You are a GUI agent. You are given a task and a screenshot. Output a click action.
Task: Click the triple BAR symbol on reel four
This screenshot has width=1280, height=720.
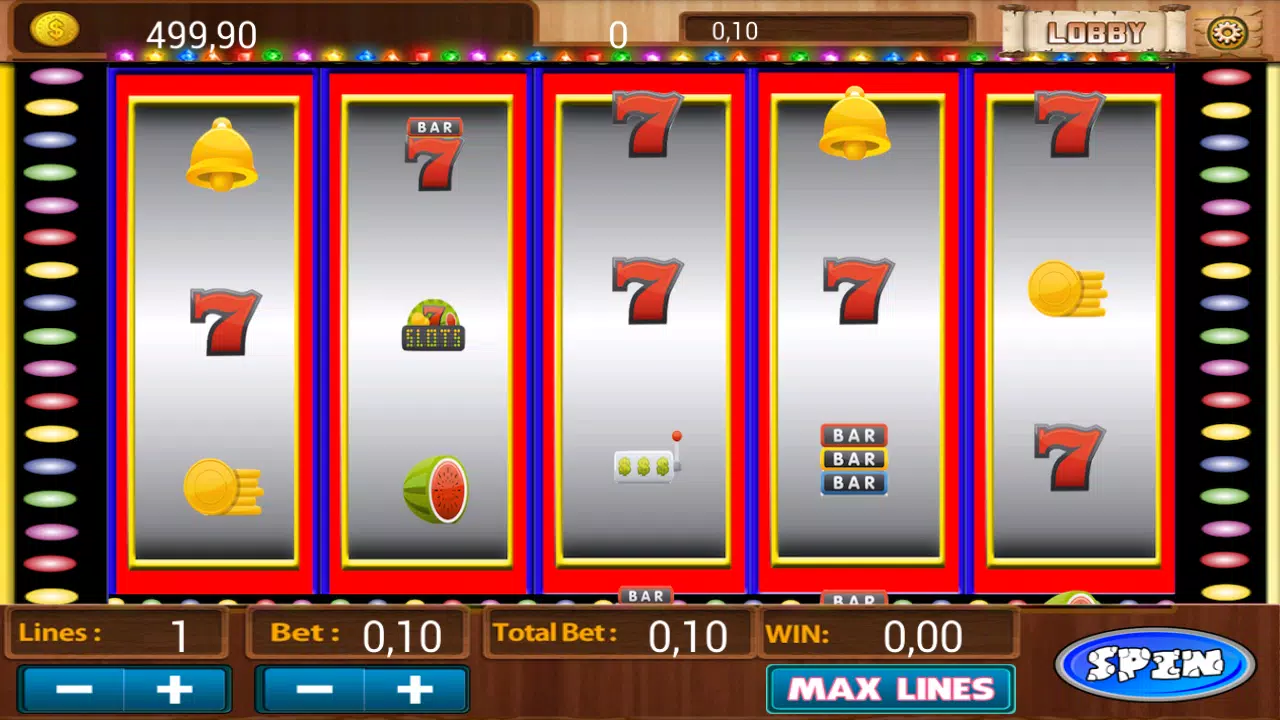point(855,458)
